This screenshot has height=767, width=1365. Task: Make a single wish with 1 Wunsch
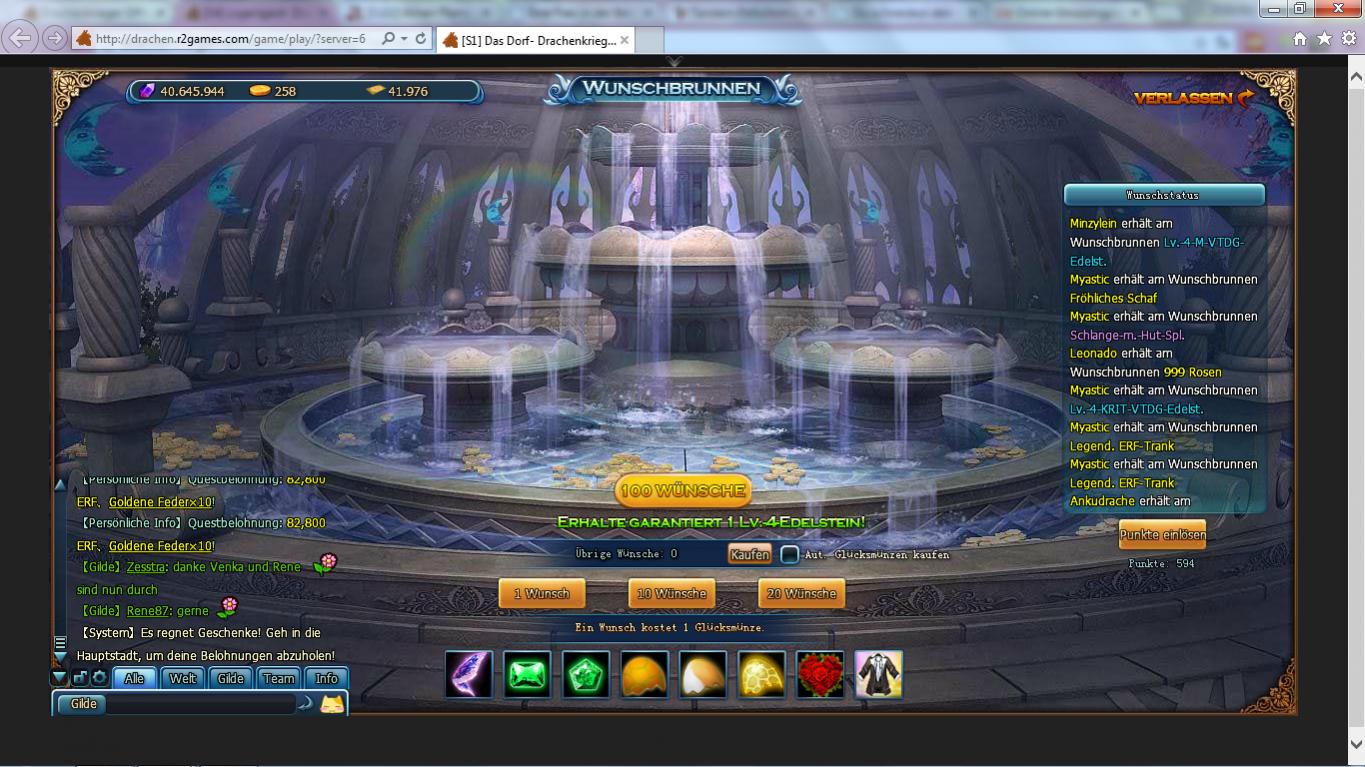pyautogui.click(x=541, y=593)
